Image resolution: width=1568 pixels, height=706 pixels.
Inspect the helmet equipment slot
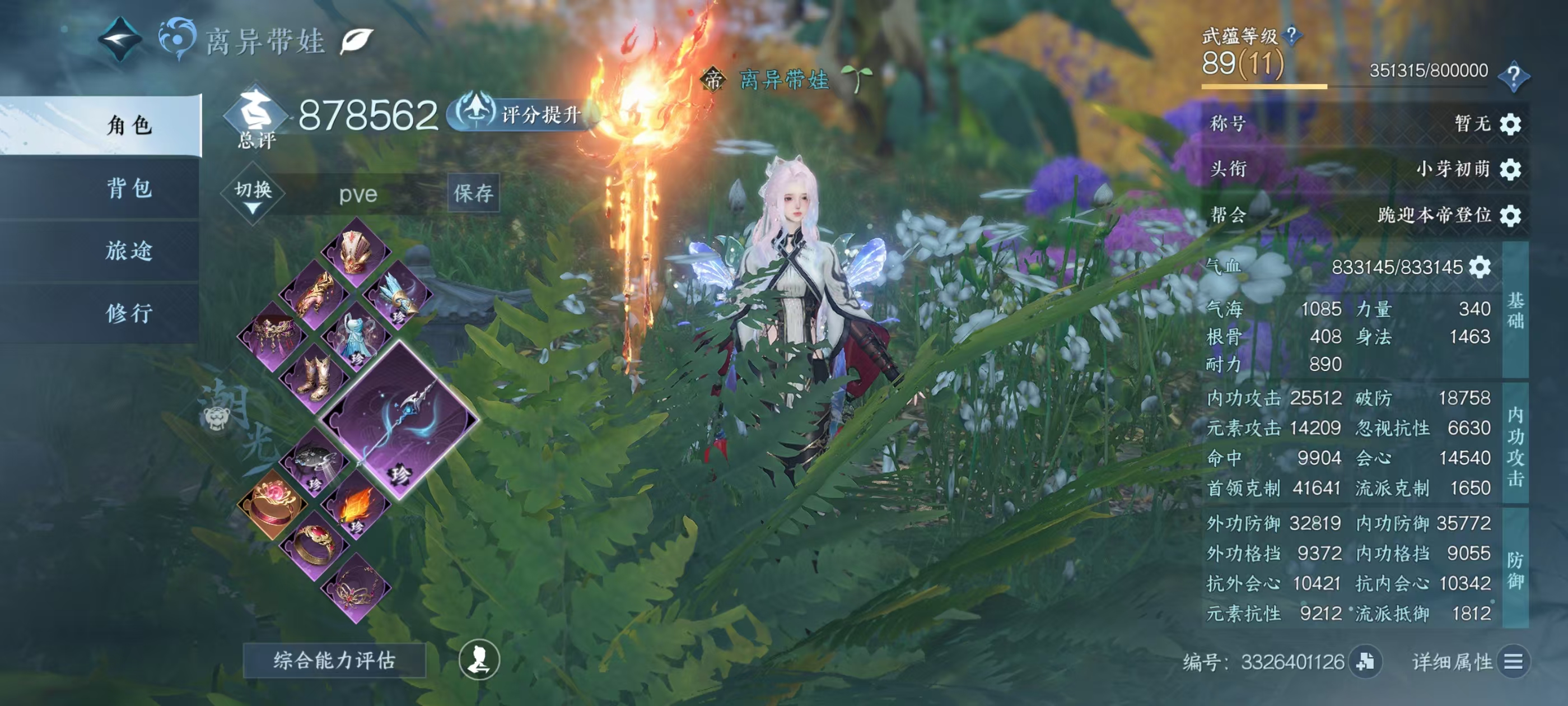click(356, 252)
